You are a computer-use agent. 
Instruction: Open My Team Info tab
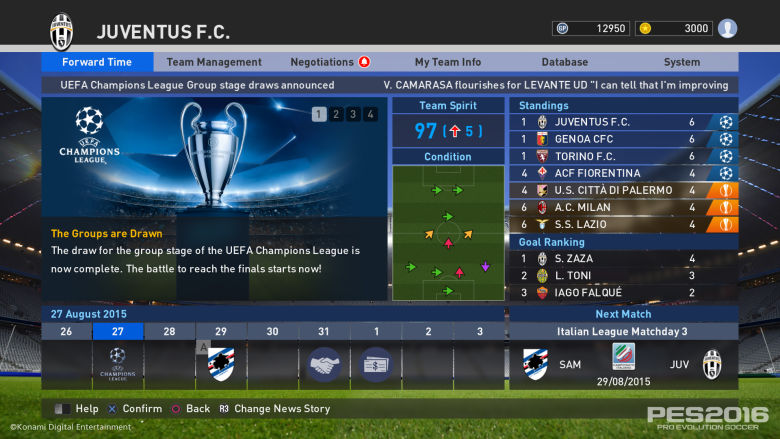[447, 62]
